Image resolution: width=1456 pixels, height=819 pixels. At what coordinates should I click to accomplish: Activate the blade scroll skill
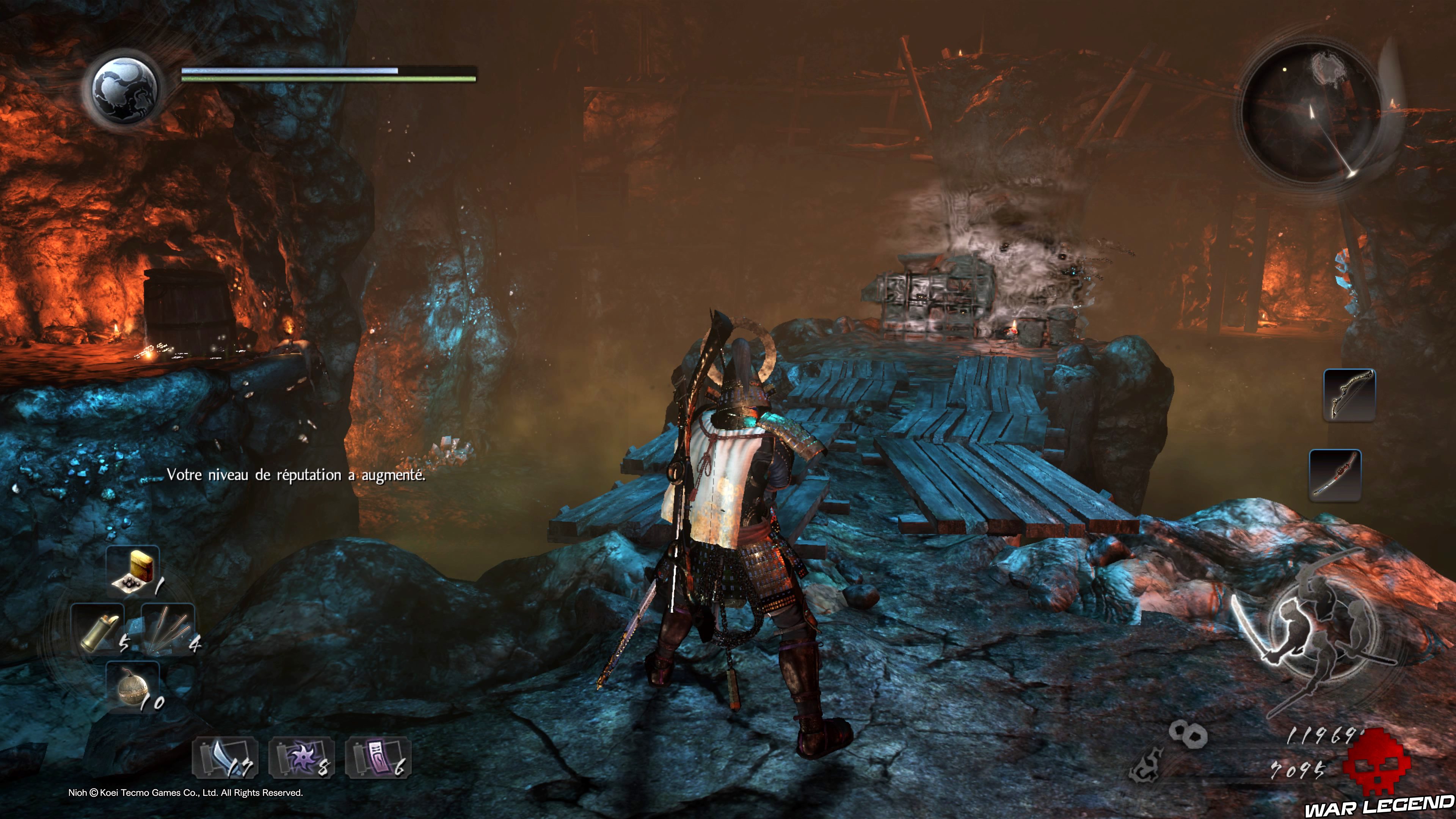pos(225,758)
